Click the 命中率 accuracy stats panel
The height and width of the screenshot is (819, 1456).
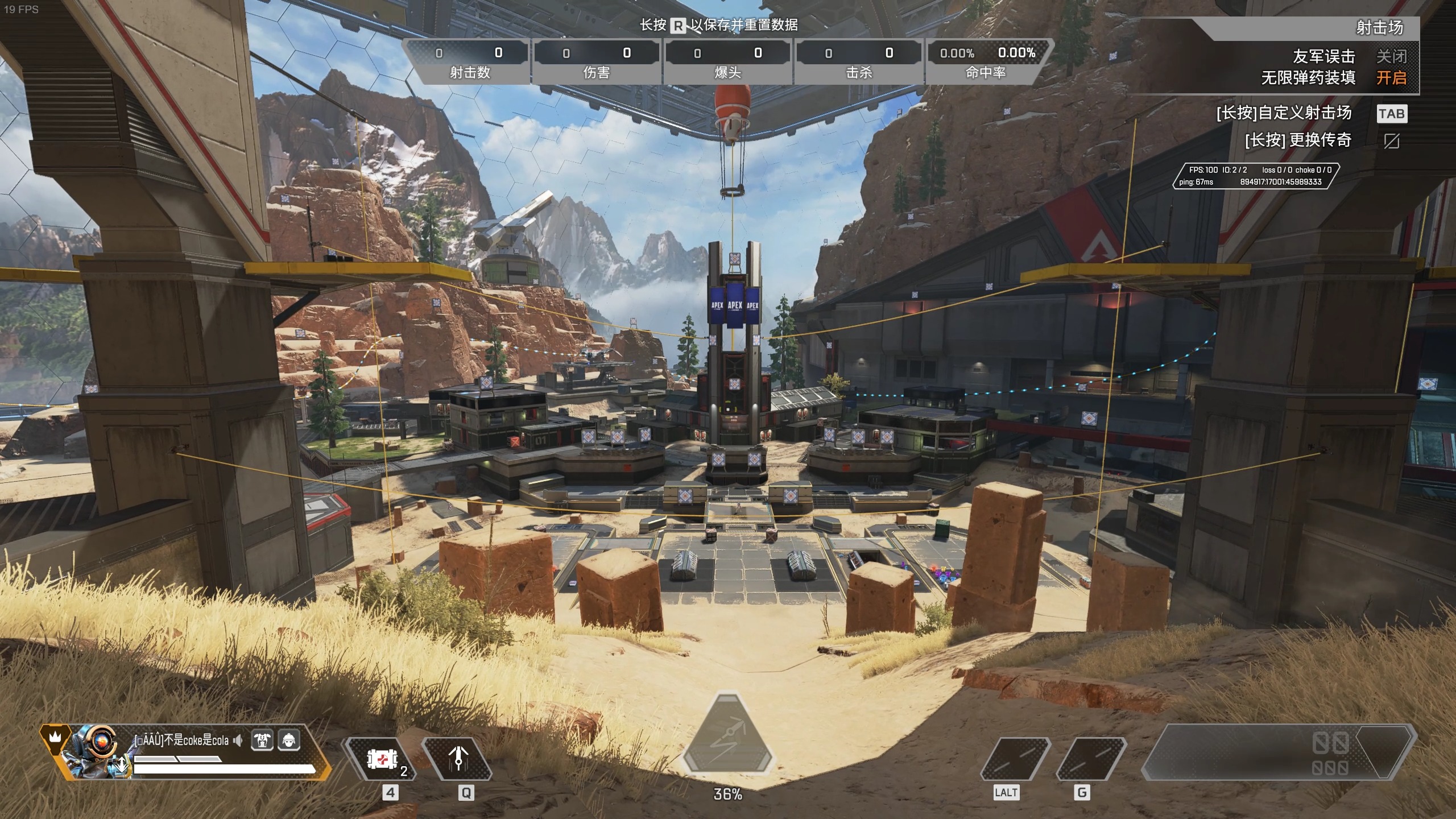987,61
